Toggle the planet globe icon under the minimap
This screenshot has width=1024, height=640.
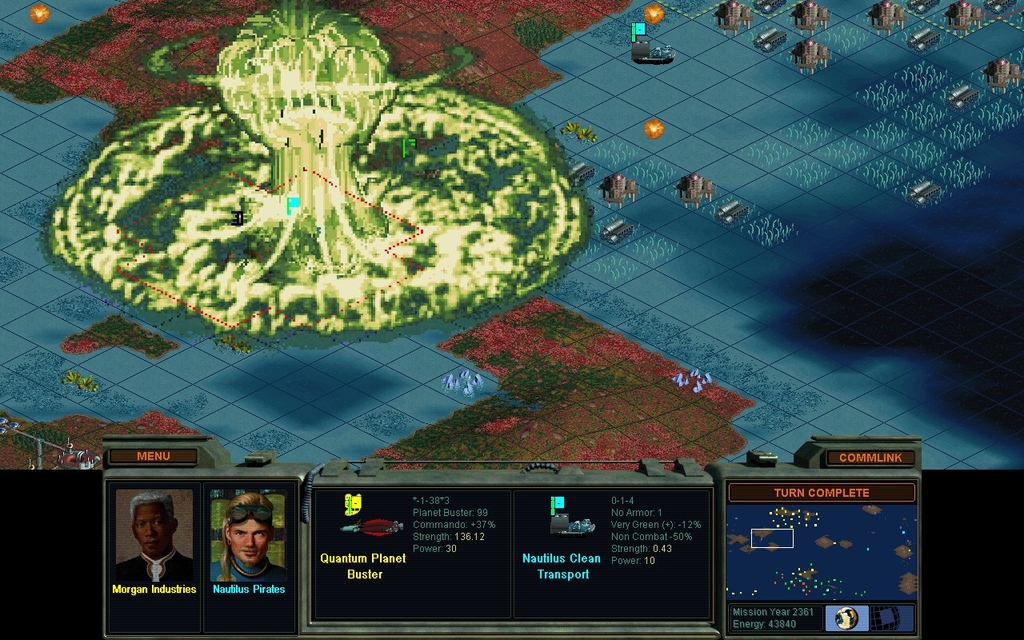[848, 617]
